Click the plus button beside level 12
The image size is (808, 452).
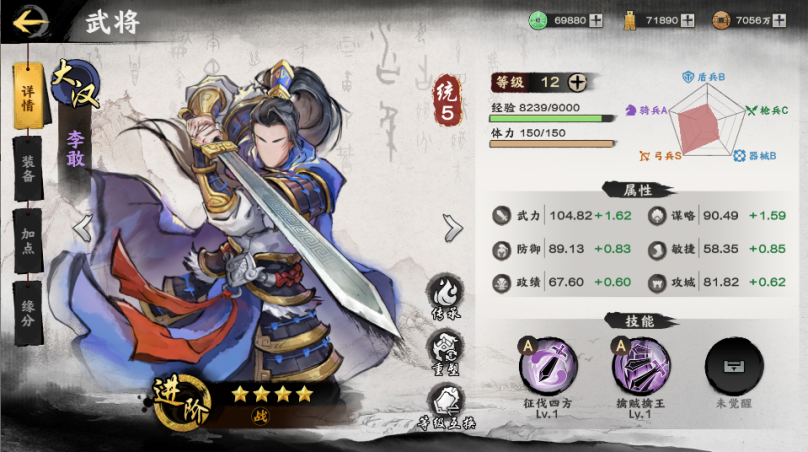pyautogui.click(x=578, y=83)
